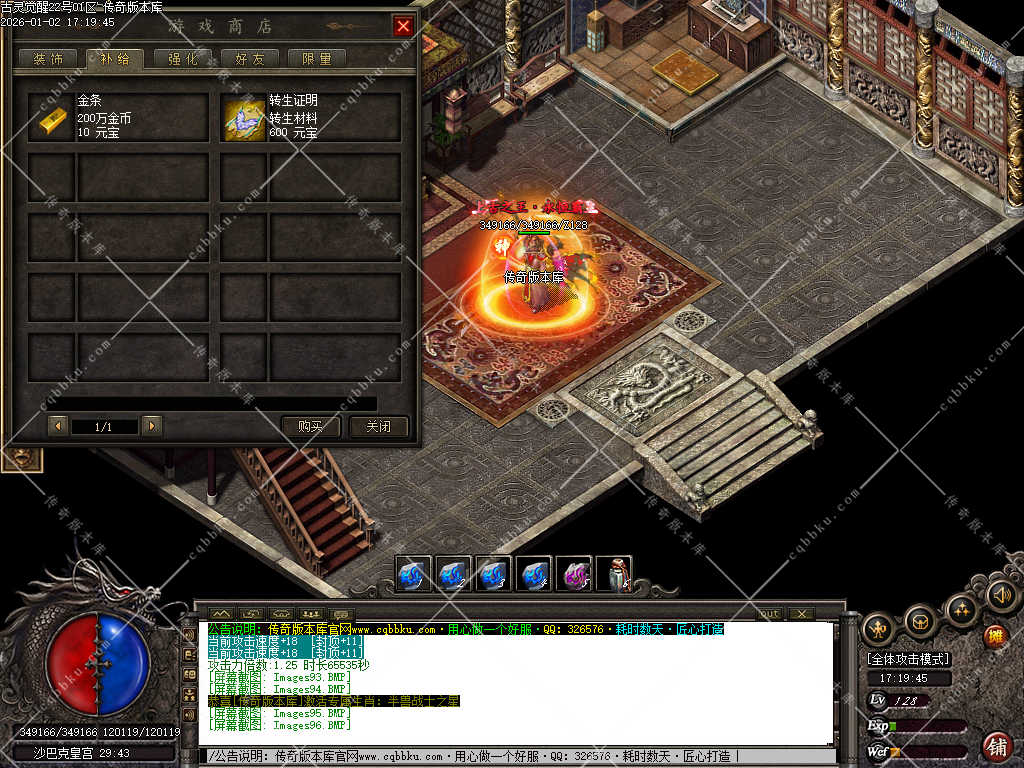Open the round 铺 shop button
The image size is (1024, 768).
pos(996,745)
